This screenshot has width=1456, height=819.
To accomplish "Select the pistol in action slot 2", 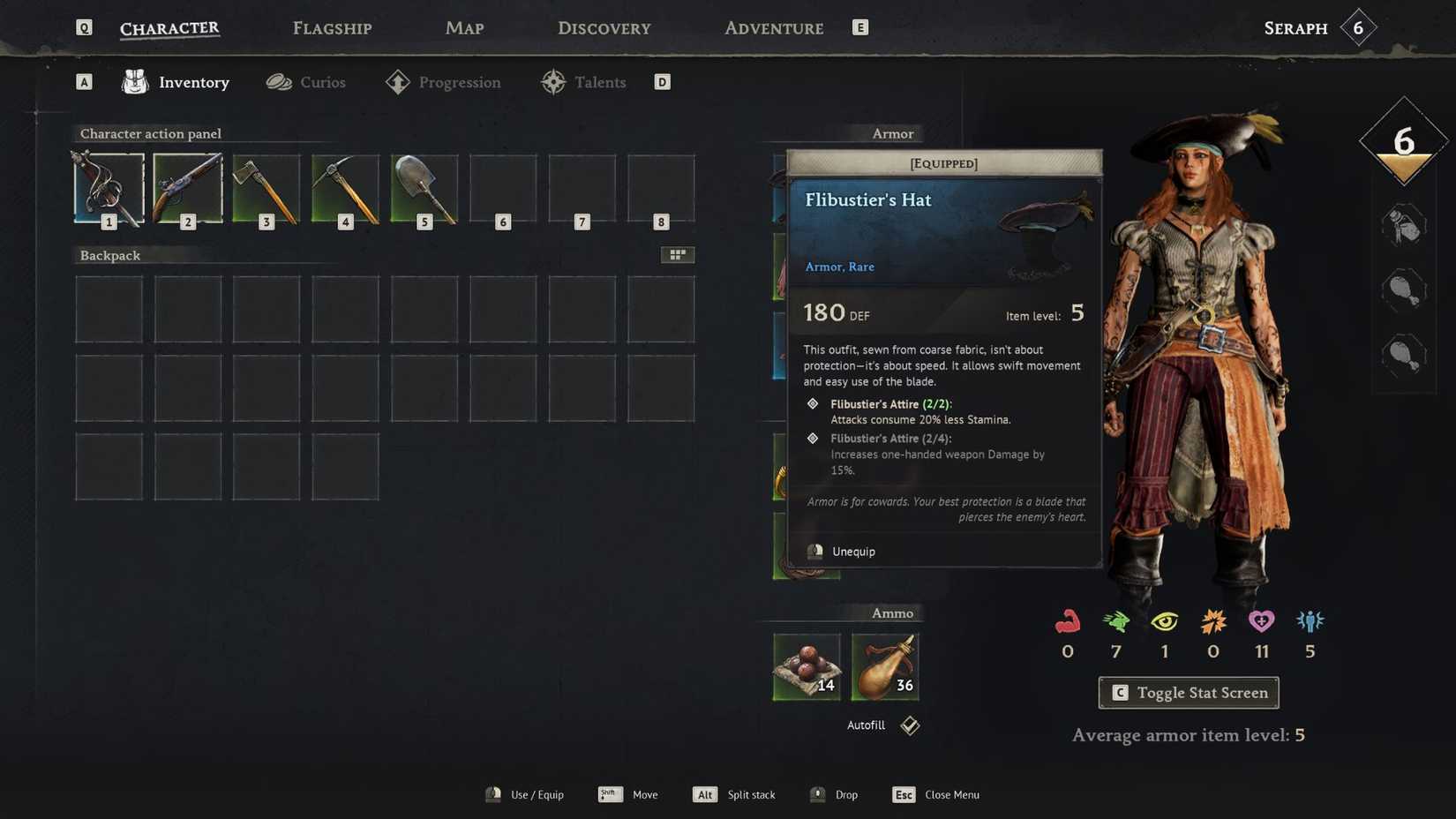I will click(x=187, y=188).
